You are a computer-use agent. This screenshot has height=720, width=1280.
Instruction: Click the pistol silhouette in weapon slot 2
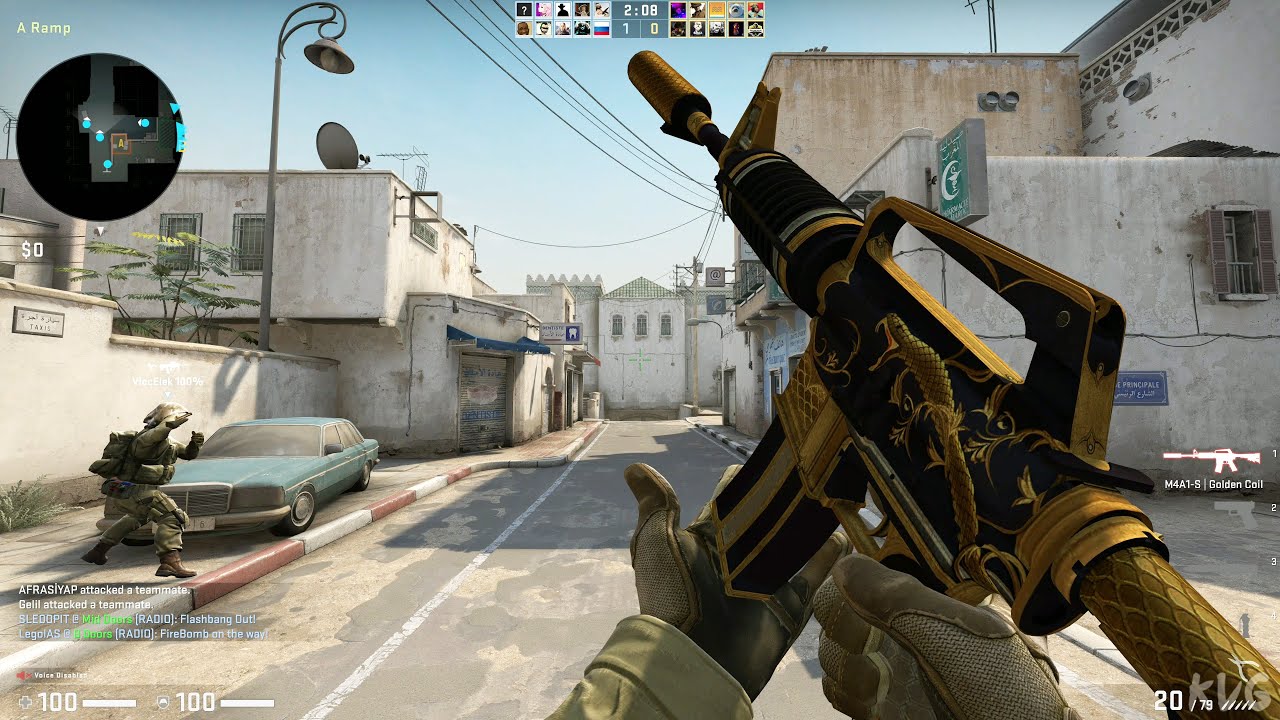[x=1236, y=515]
